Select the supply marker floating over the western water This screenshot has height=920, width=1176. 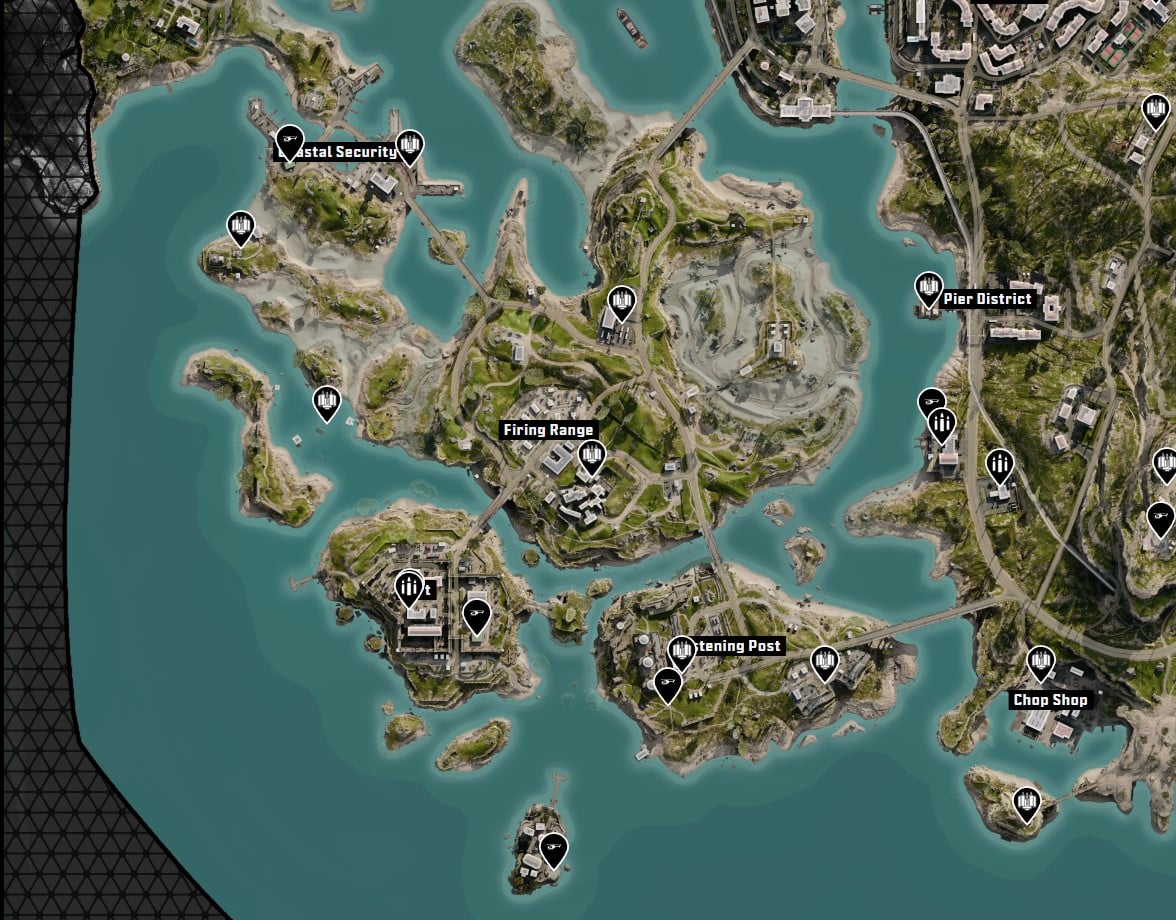pyautogui.click(x=327, y=402)
